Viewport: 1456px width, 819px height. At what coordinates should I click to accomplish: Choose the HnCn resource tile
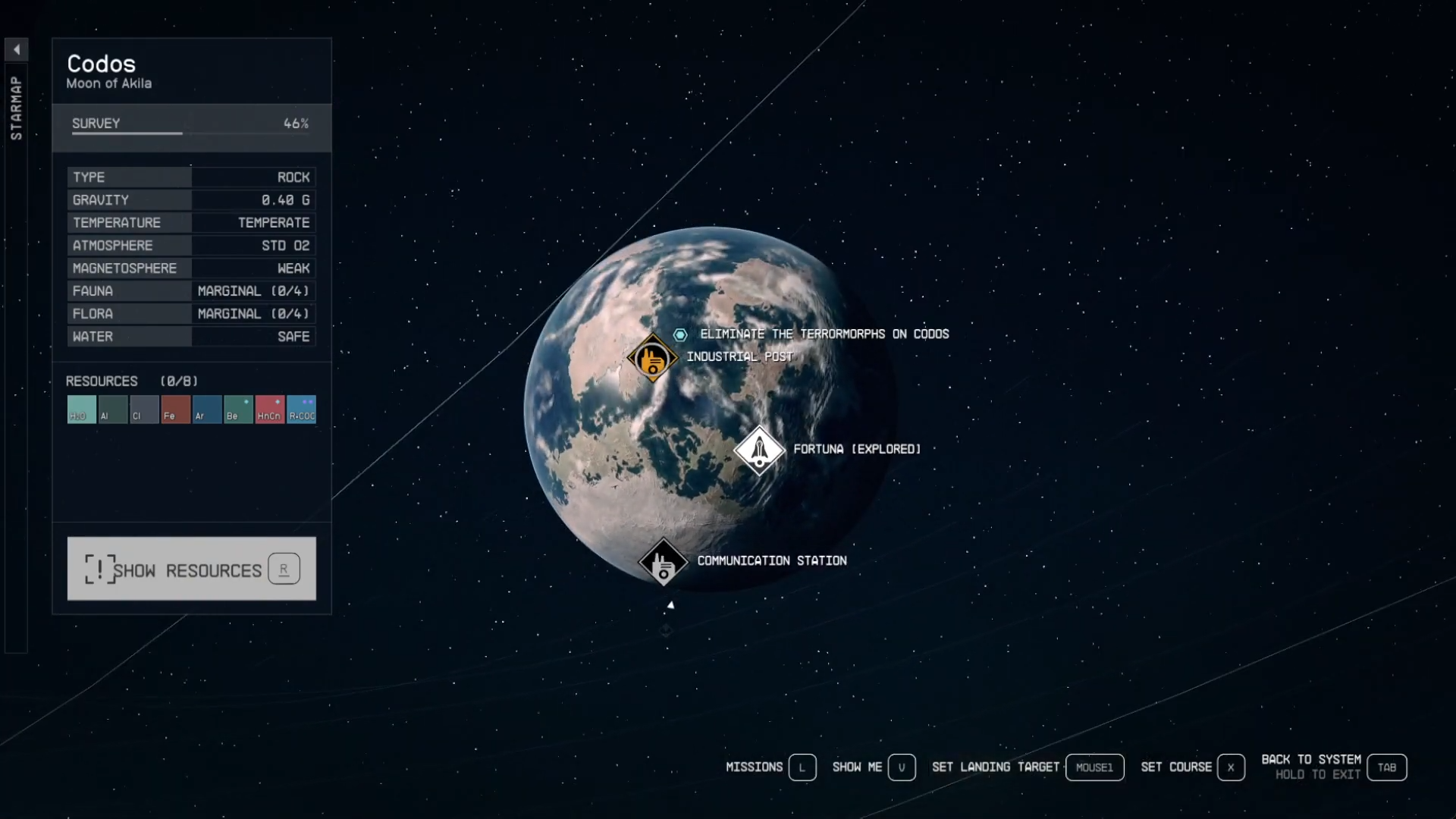tap(270, 409)
